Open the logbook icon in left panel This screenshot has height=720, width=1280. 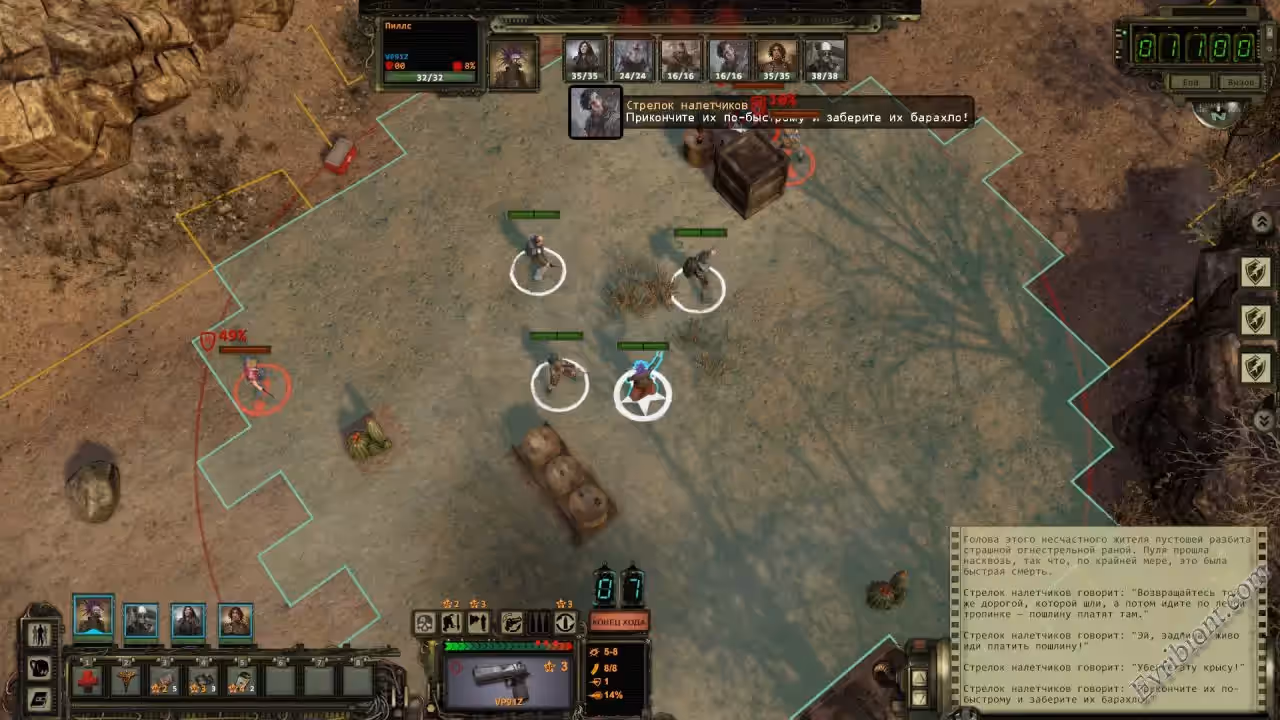(x=40, y=698)
